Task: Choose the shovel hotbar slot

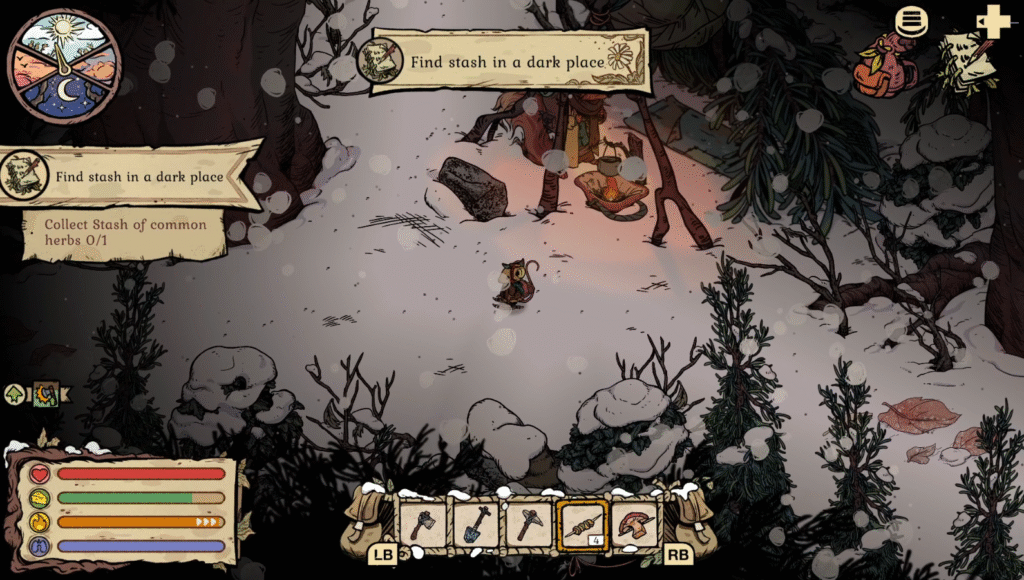Action: 475,523
